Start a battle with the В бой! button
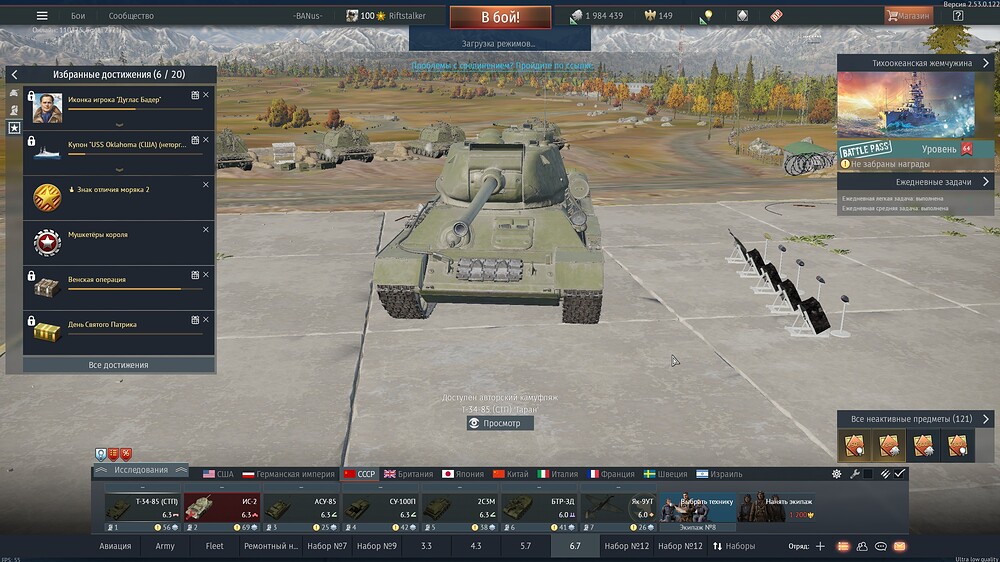This screenshot has width=1000, height=562. [x=499, y=17]
